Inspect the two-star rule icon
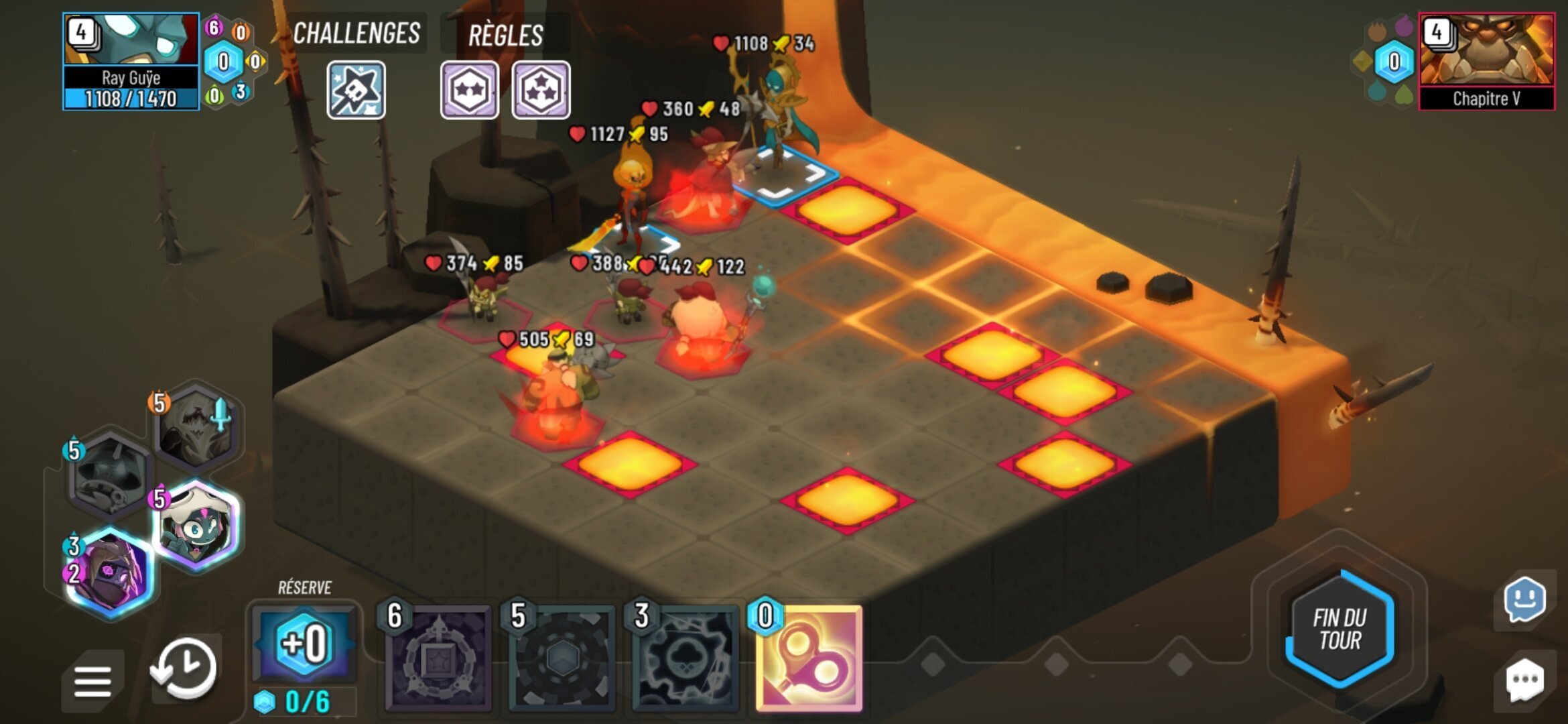1568x724 pixels. point(469,90)
